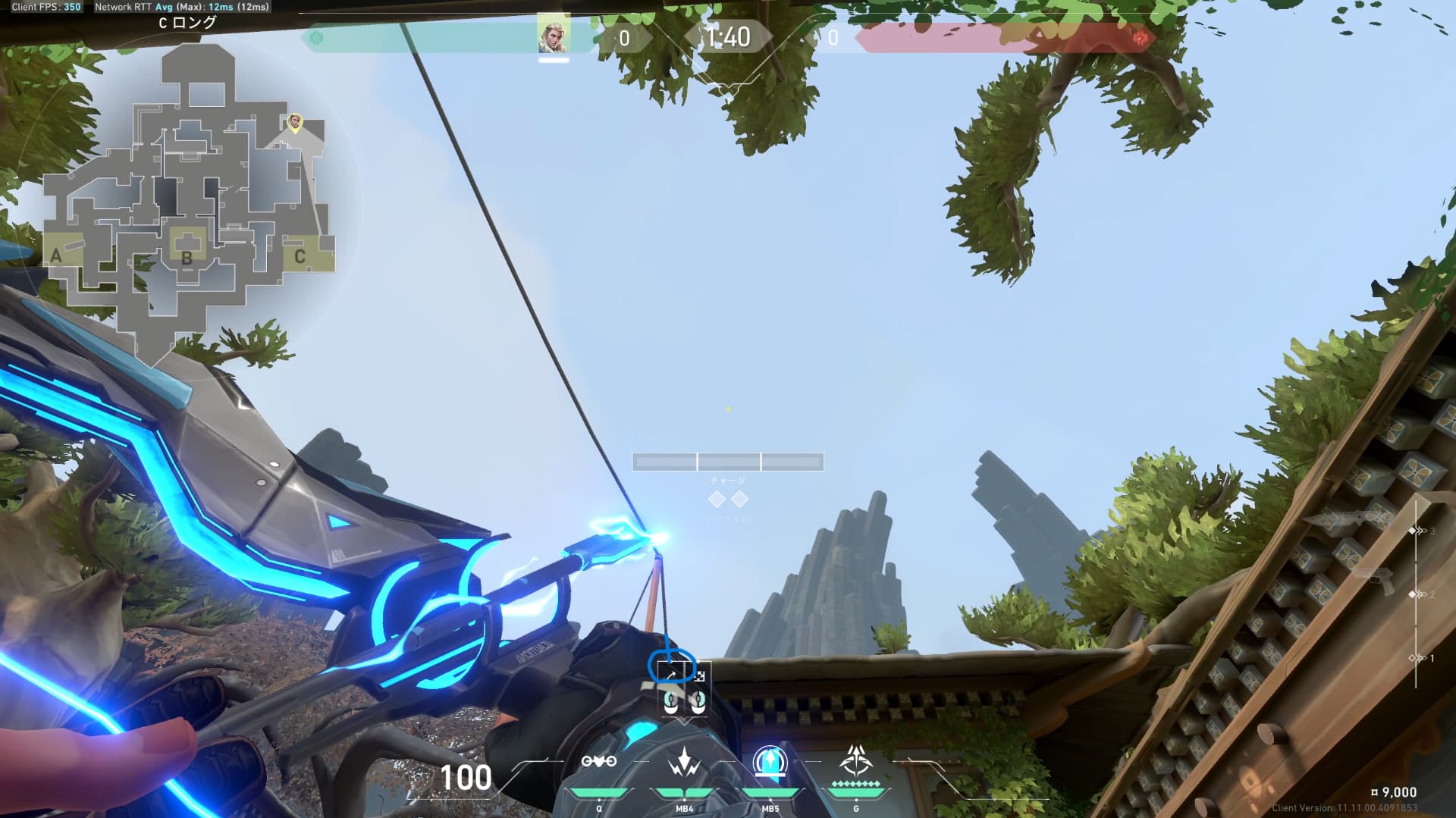Image resolution: width=1456 pixels, height=818 pixels.
Task: Click the agent portrait on the top bar
Action: click(554, 36)
